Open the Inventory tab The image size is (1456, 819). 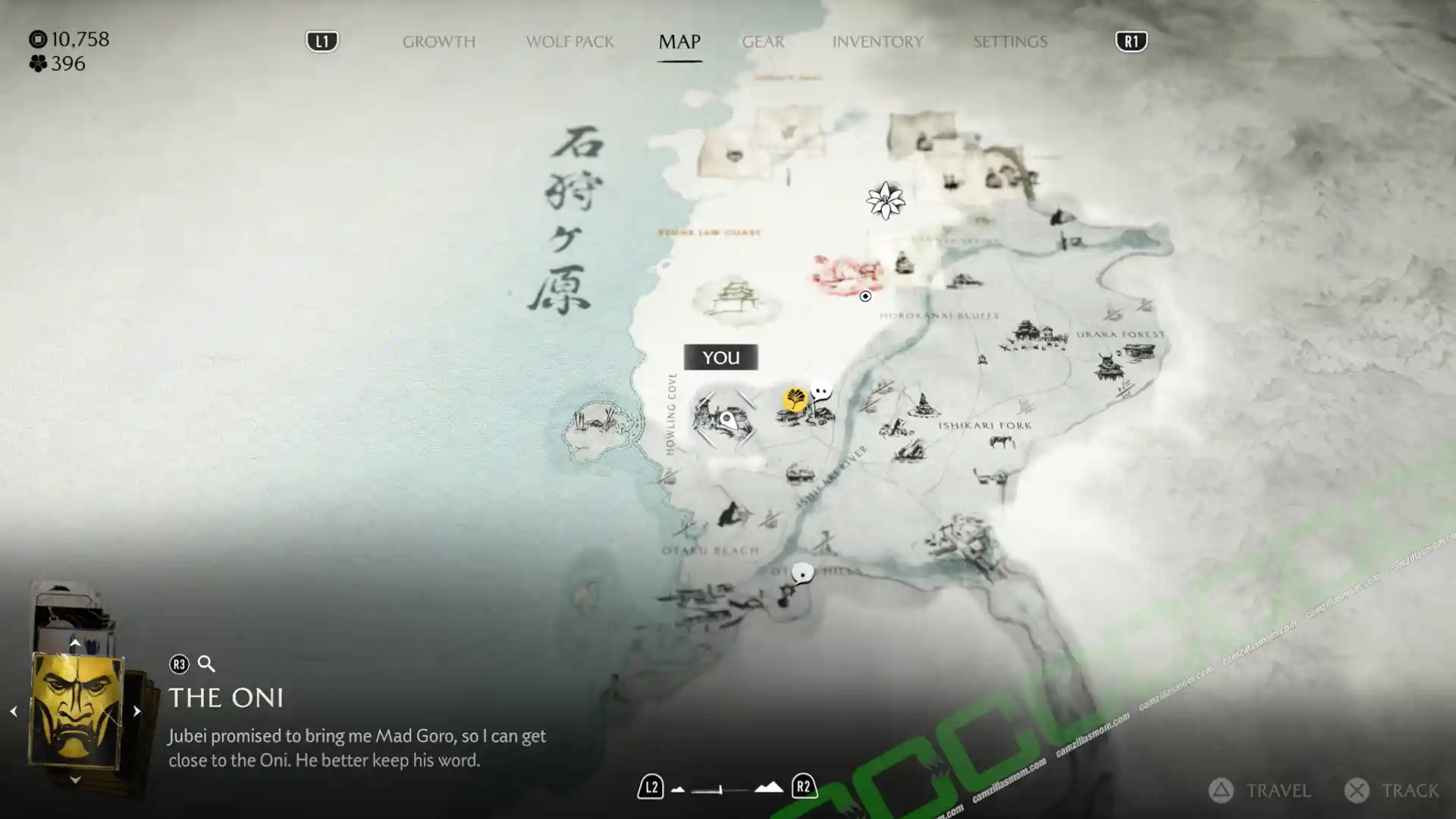tap(877, 42)
